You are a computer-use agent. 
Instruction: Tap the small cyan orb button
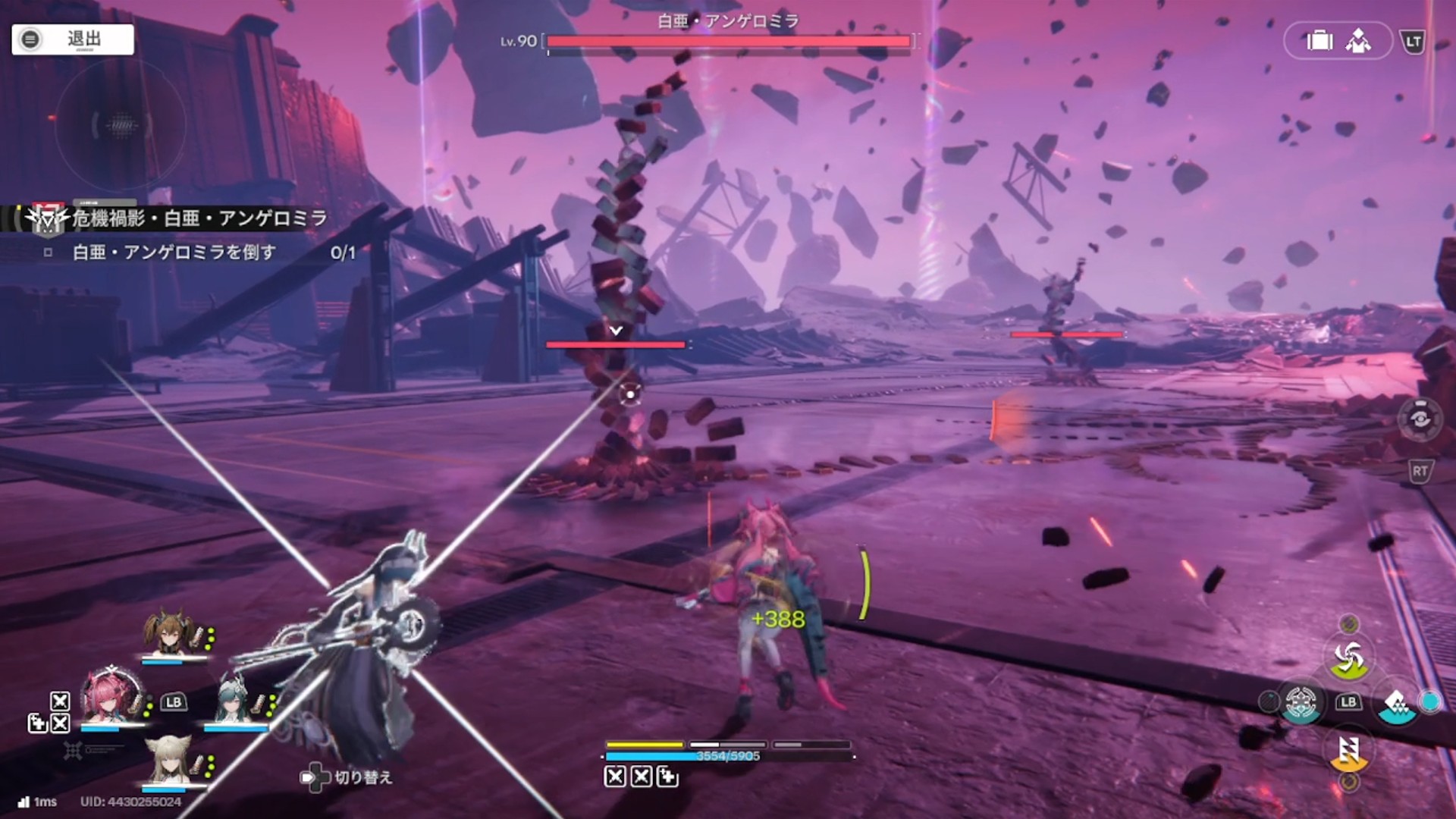click(1430, 702)
